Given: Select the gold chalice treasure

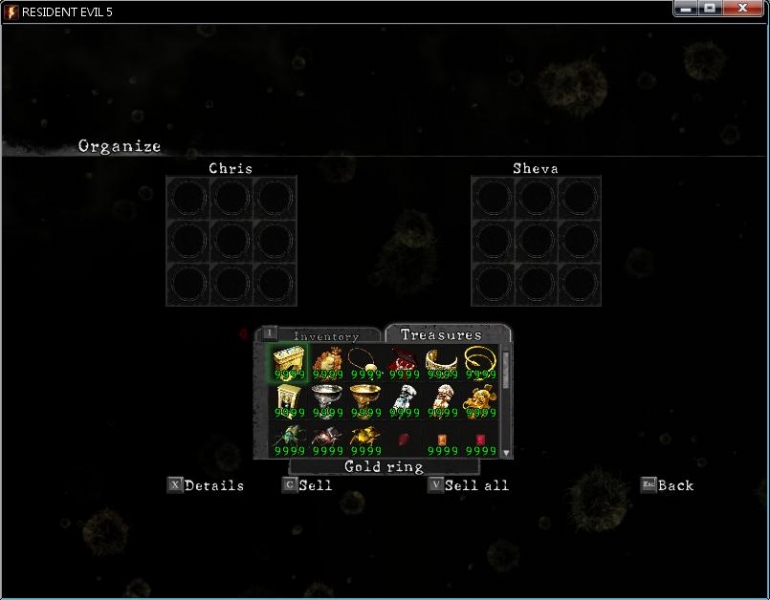Looking at the screenshot, I should (365, 401).
